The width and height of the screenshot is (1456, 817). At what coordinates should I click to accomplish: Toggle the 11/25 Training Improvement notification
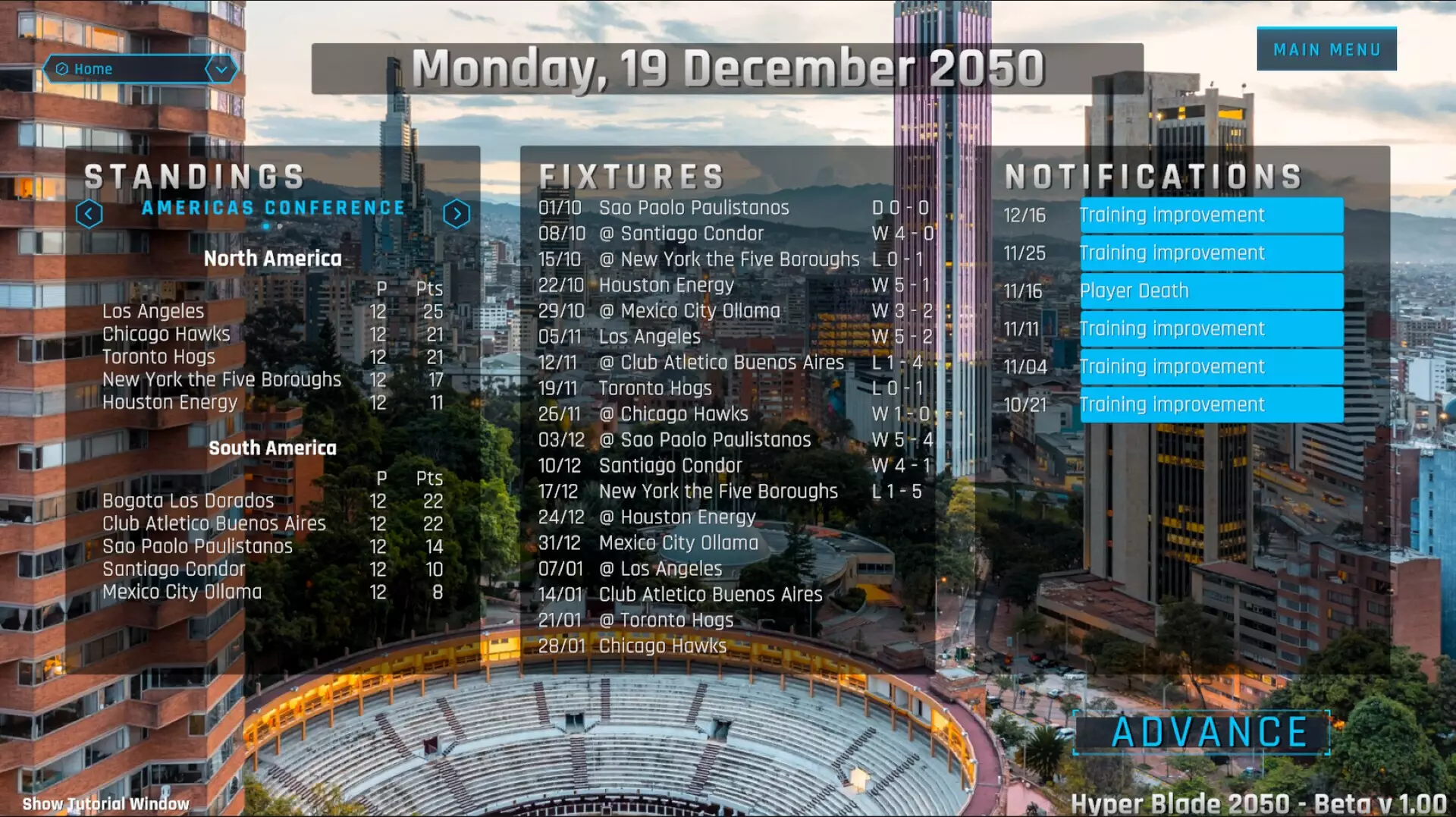pos(1210,253)
